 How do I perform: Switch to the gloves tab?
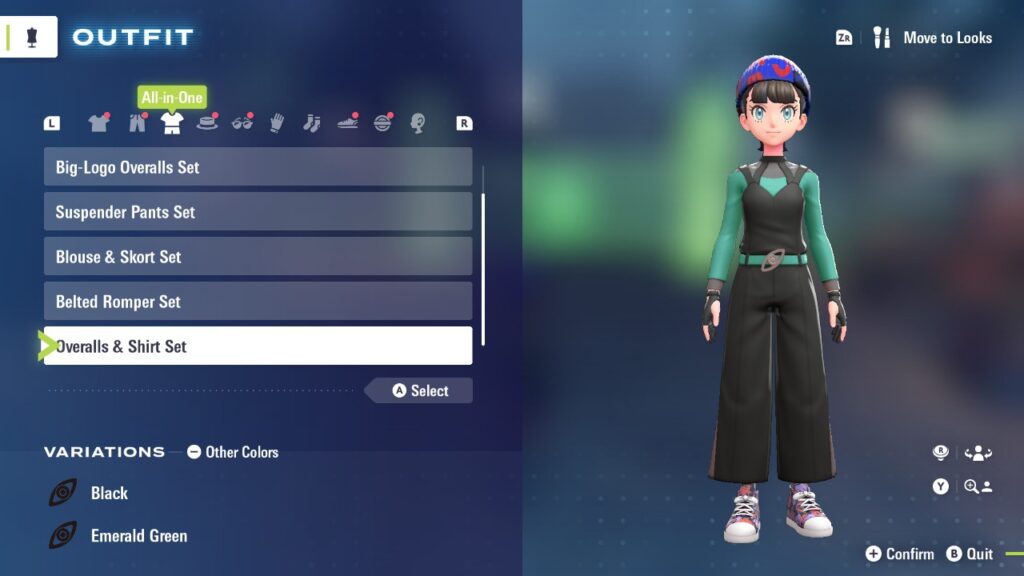pyautogui.click(x=277, y=123)
